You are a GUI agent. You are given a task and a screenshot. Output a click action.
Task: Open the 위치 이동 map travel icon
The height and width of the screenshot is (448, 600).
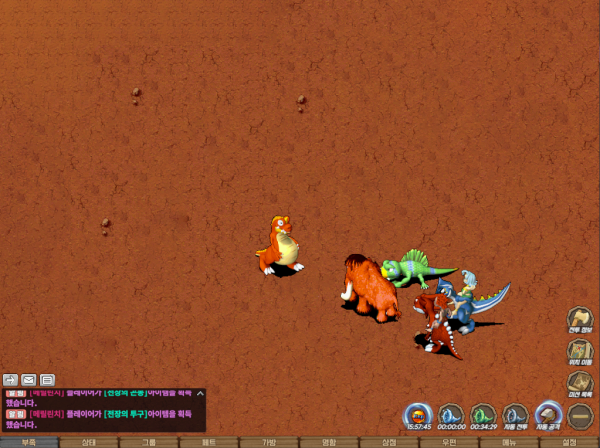(580, 351)
